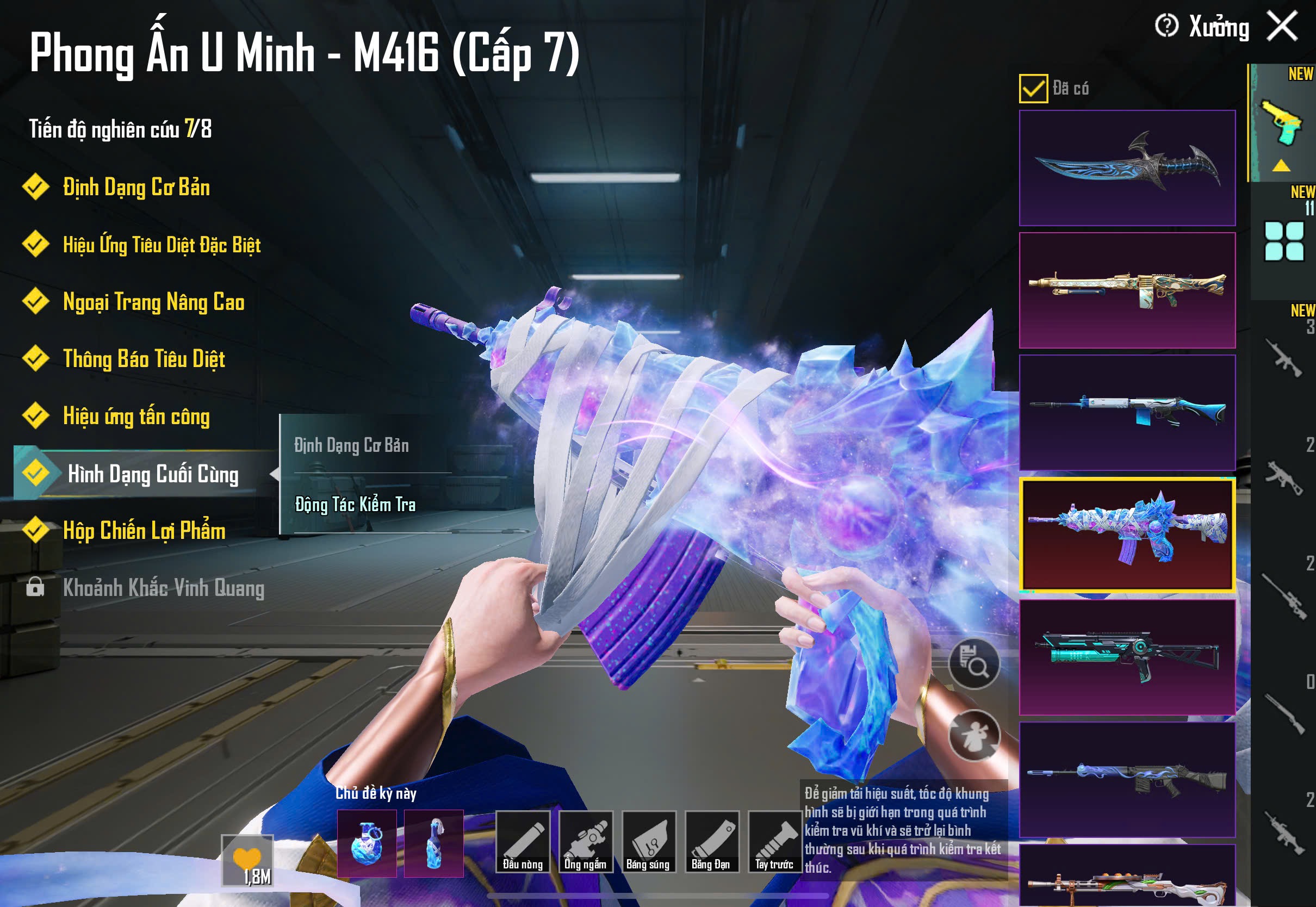Screen dimensions: 1316x907
Task: Close the workshop screen with the X
Action: [1282, 26]
